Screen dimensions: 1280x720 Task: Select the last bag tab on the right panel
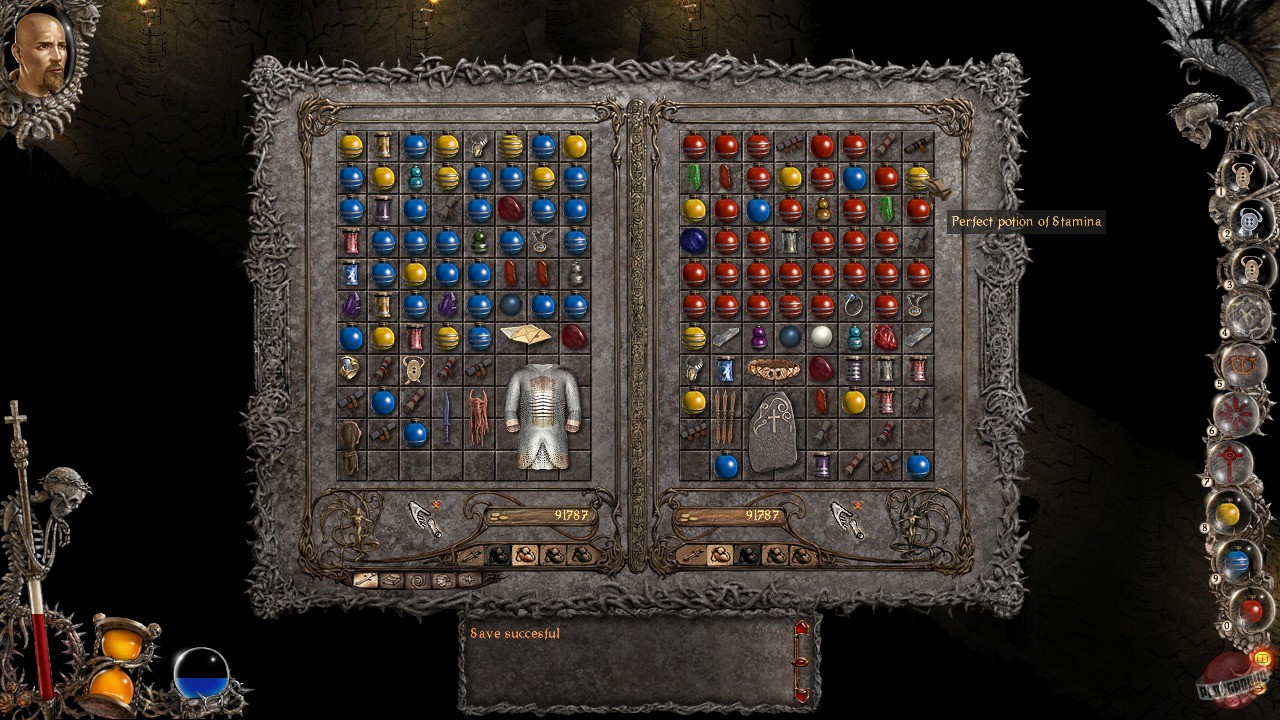(x=802, y=556)
